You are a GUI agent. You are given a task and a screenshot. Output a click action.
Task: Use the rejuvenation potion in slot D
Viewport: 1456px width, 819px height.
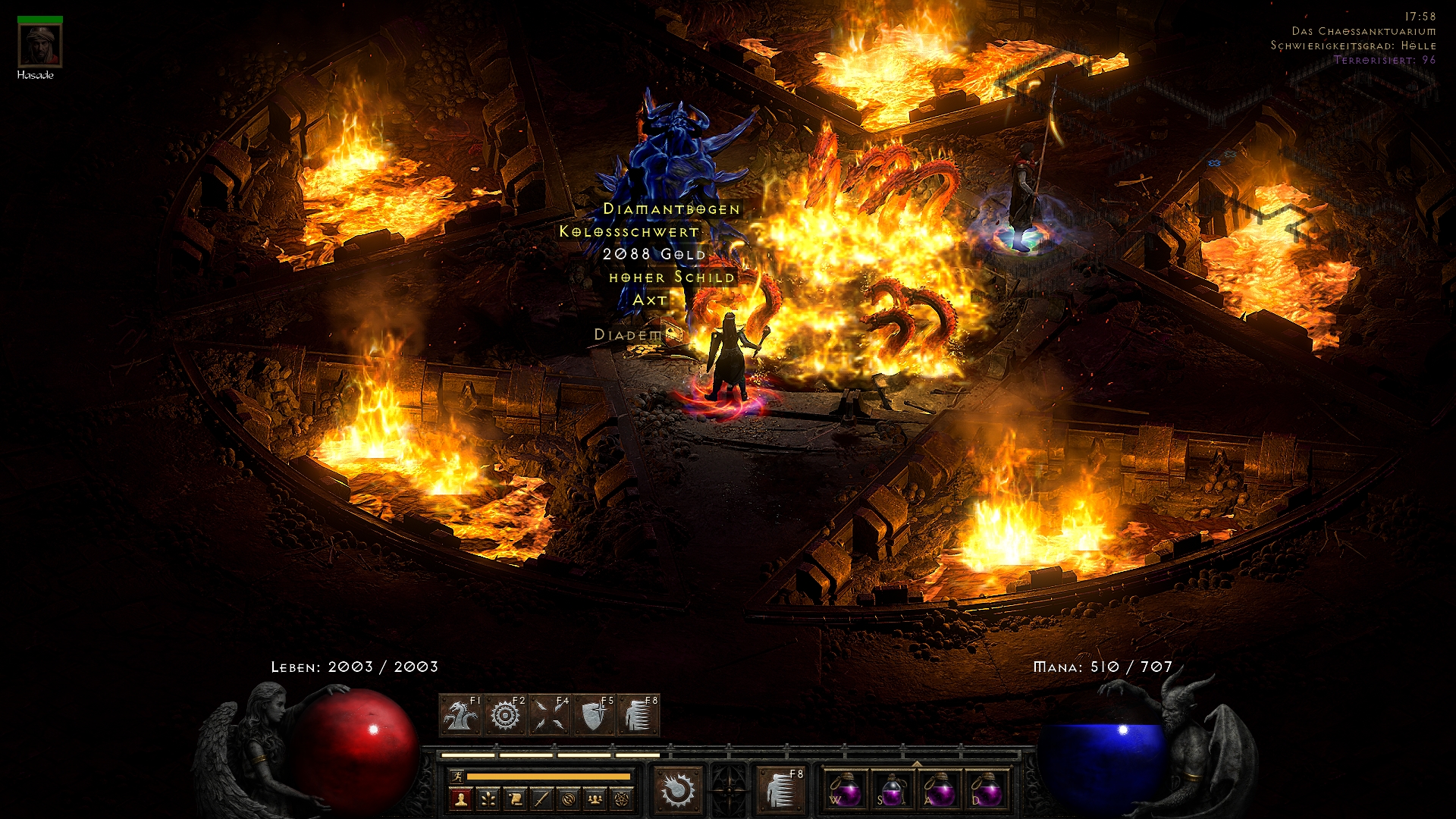click(986, 789)
